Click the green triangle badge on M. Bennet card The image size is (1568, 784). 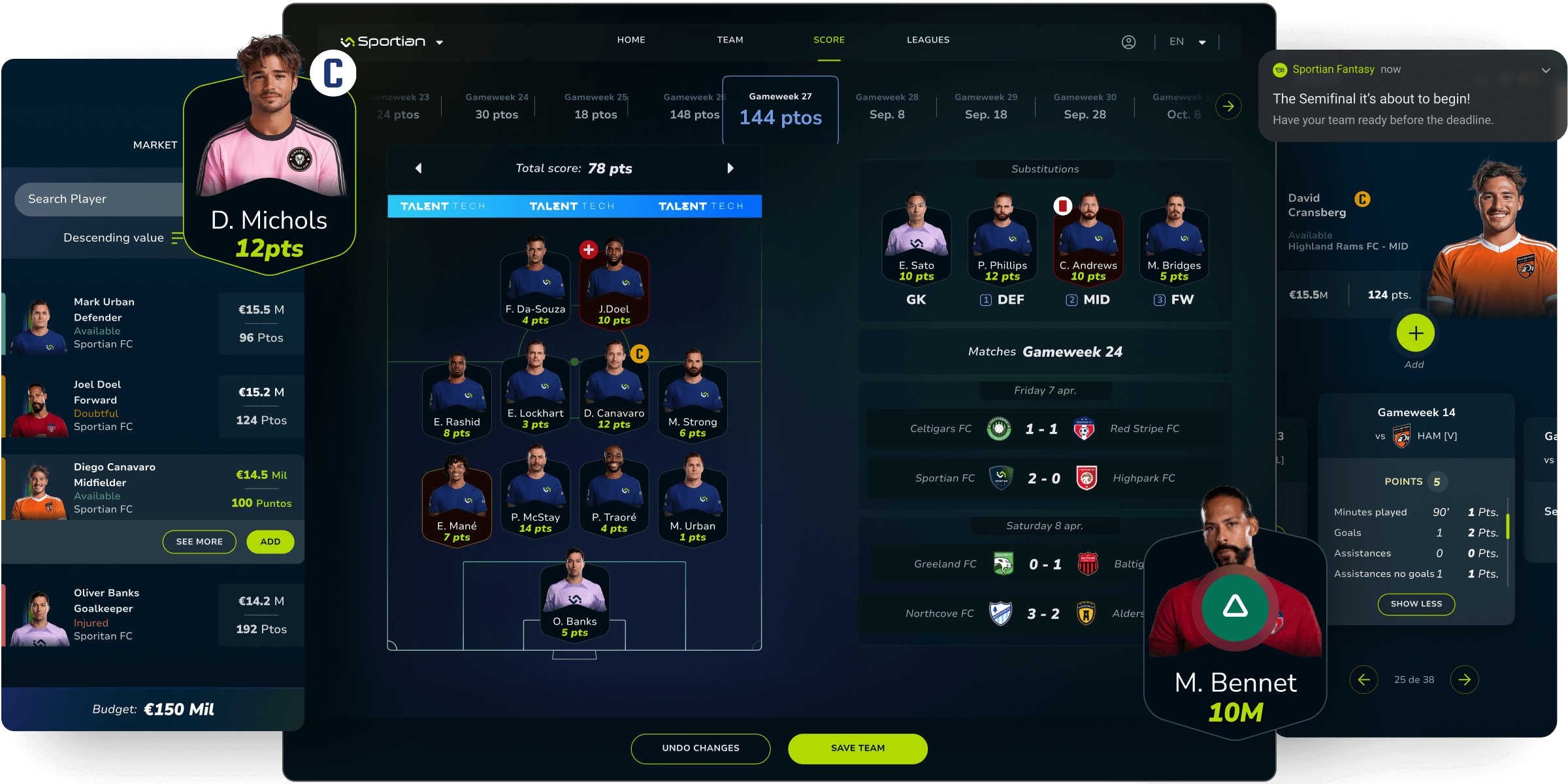[x=1233, y=606]
